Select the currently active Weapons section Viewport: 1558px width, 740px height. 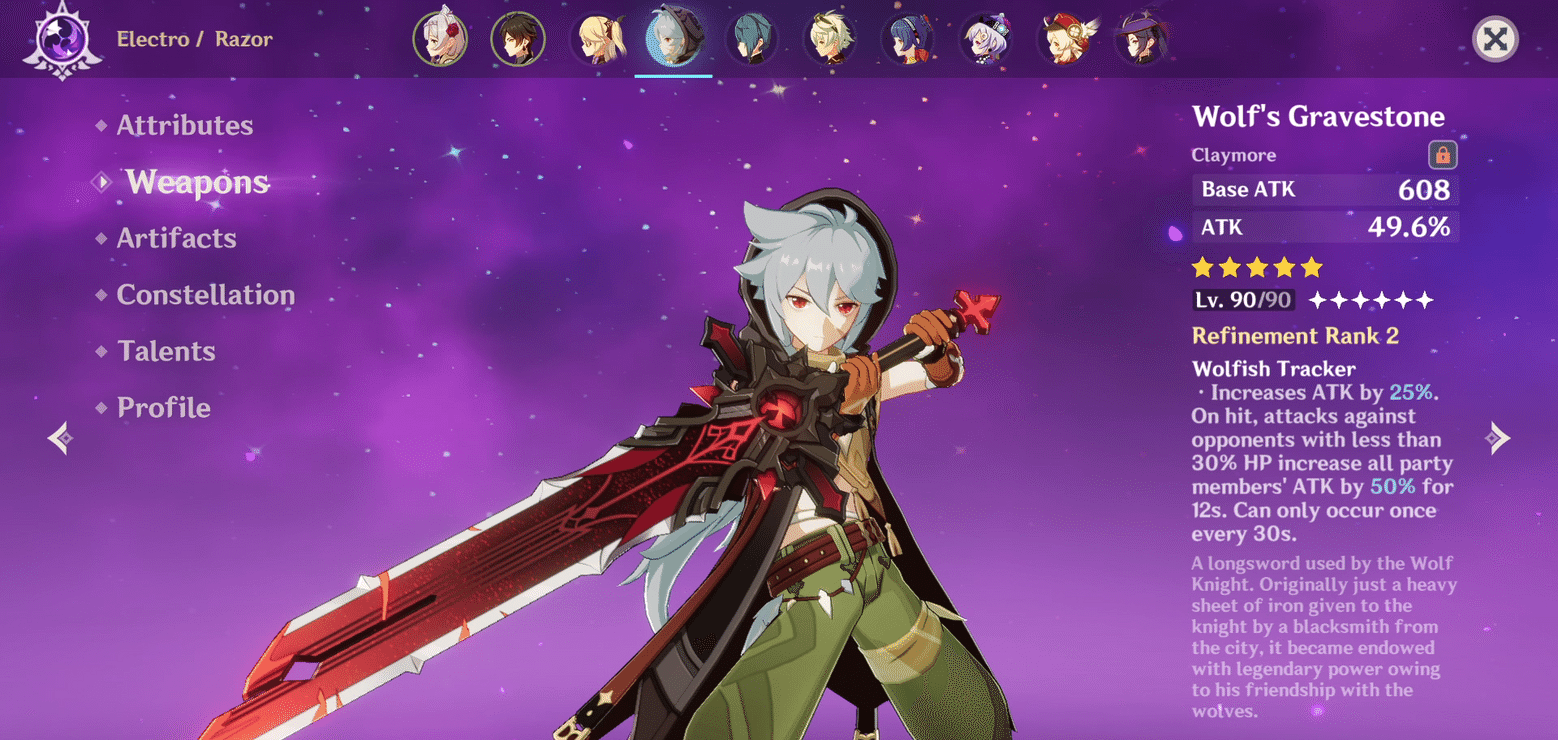[x=197, y=182]
